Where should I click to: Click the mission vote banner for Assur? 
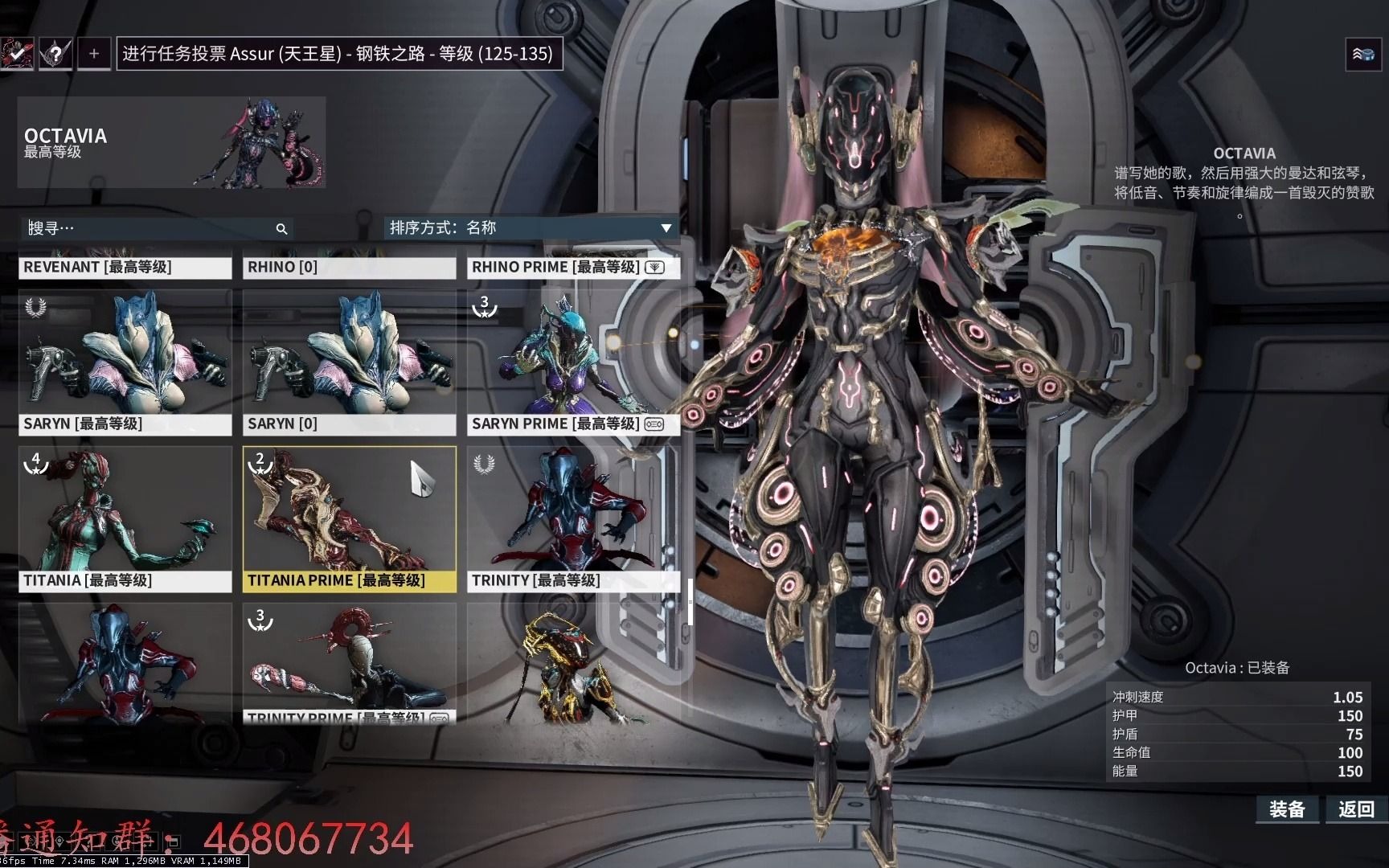coord(338,54)
